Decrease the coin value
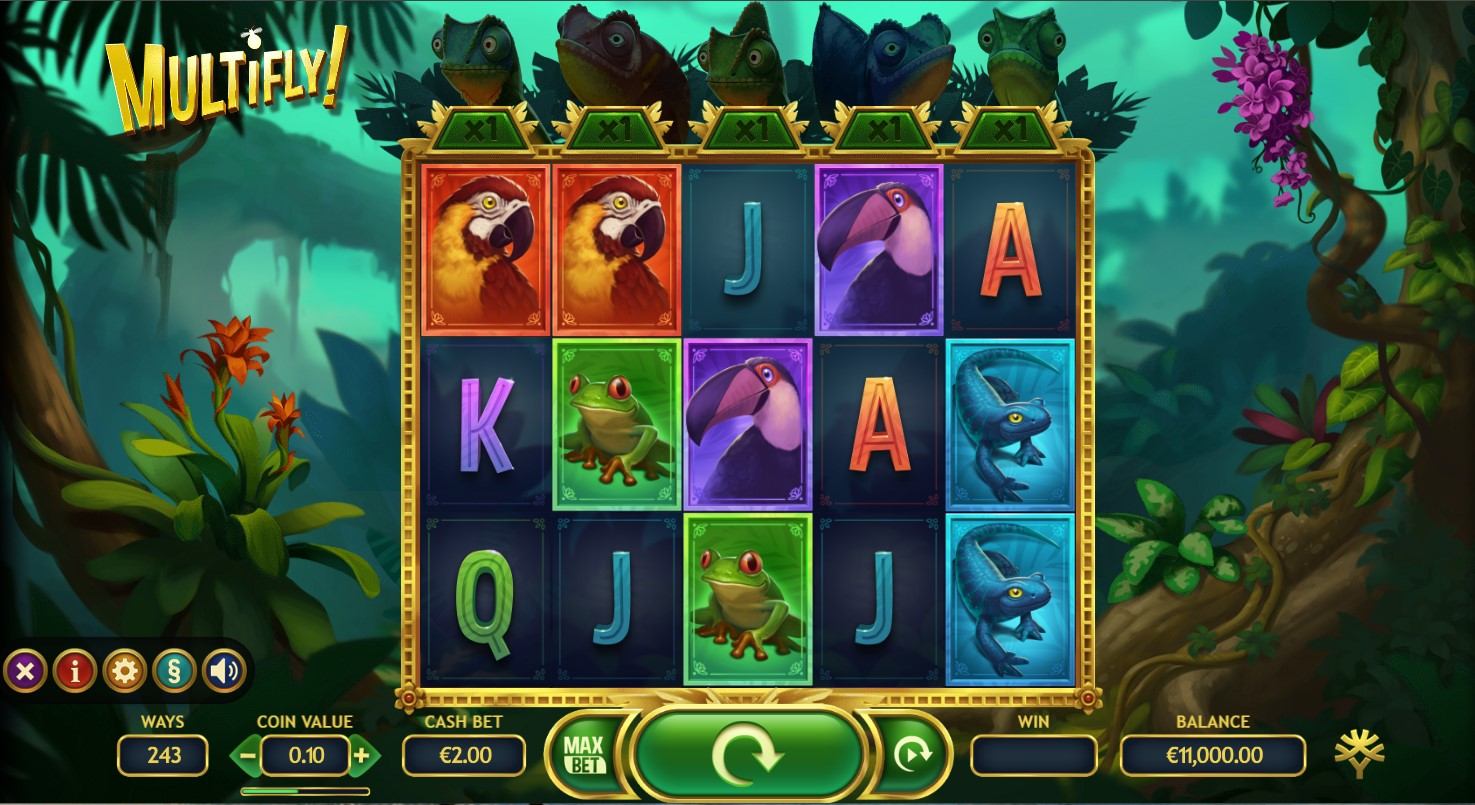Screen dimensions: 1475x805 (x=246, y=755)
